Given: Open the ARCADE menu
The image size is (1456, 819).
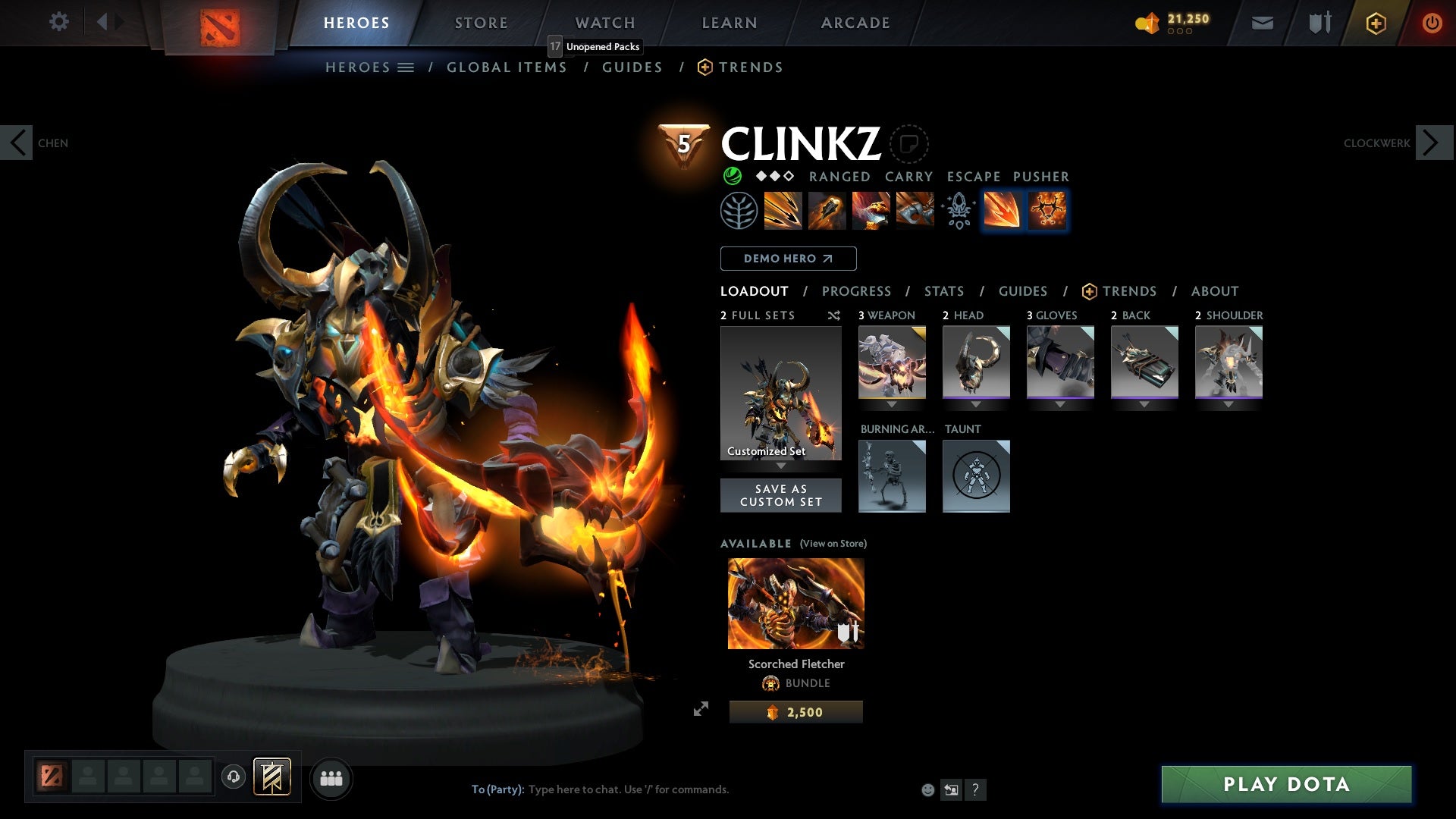Looking at the screenshot, I should point(854,22).
